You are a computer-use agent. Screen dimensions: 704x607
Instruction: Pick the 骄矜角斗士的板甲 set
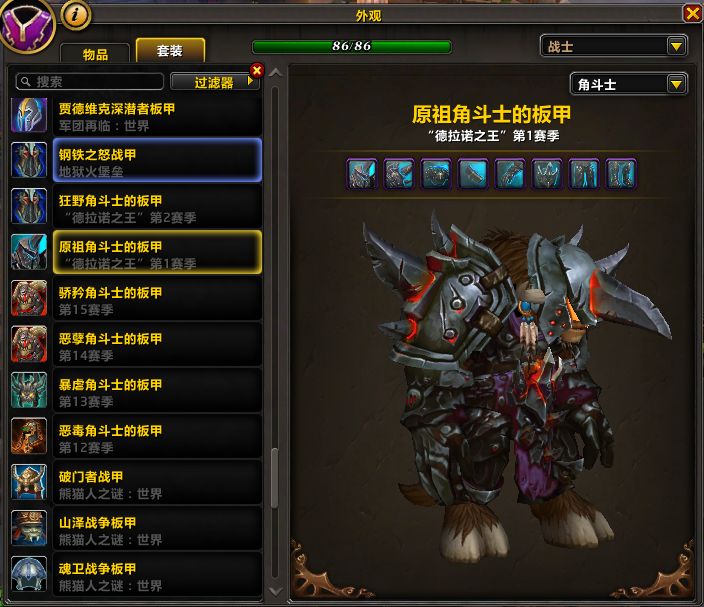[x=136, y=299]
